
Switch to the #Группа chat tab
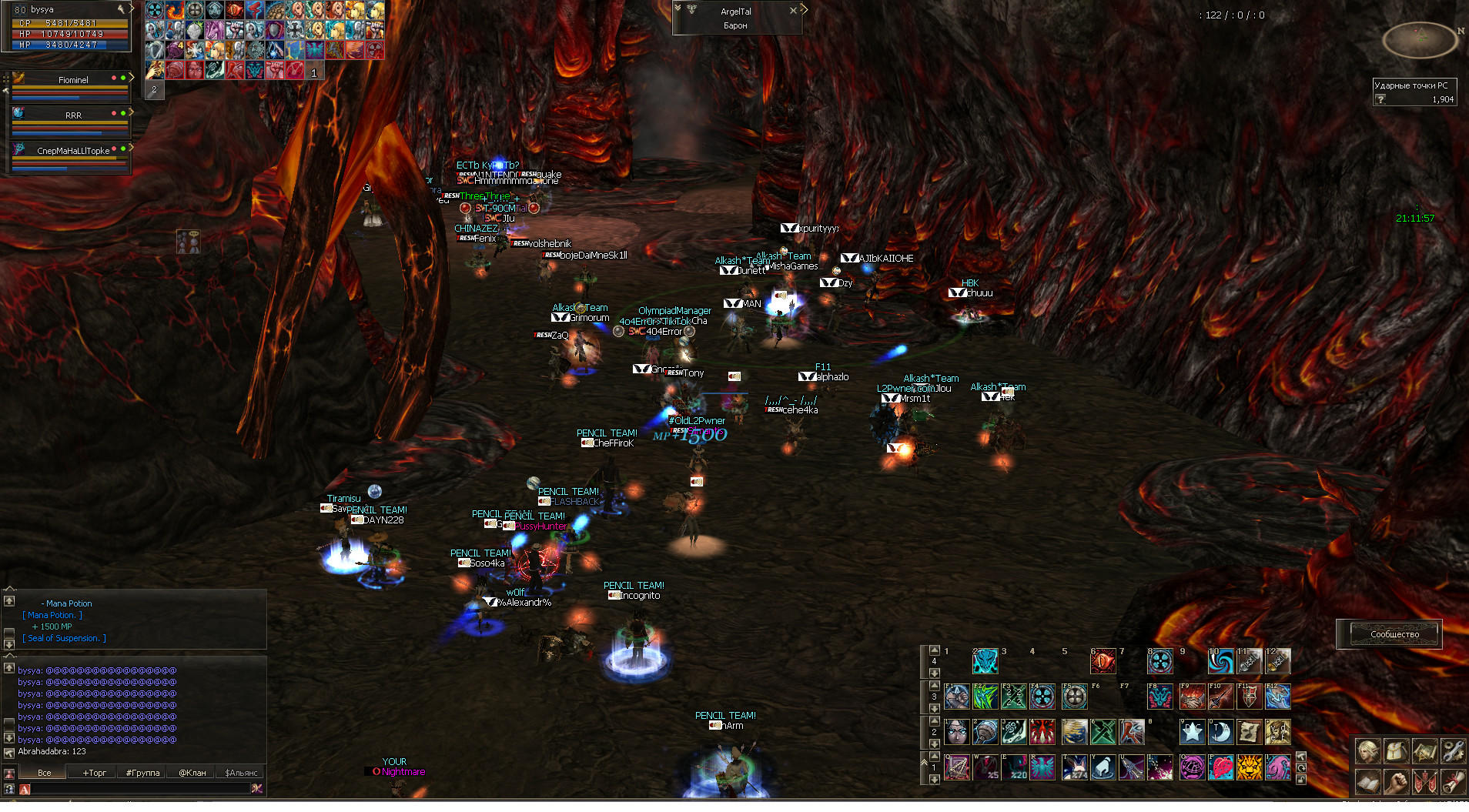click(x=142, y=773)
